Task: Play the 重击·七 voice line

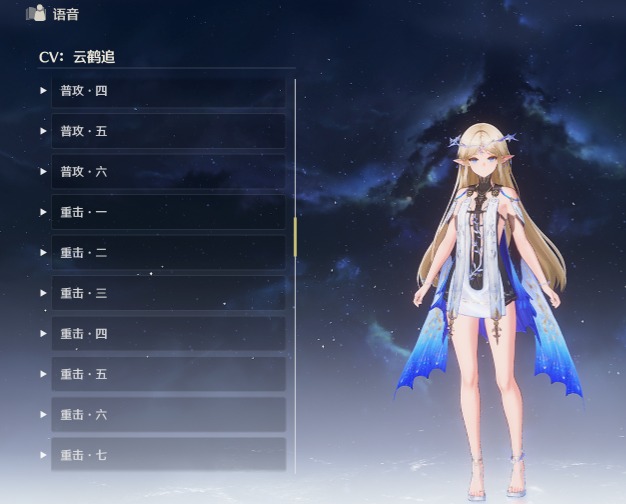Action: pyautogui.click(x=44, y=455)
